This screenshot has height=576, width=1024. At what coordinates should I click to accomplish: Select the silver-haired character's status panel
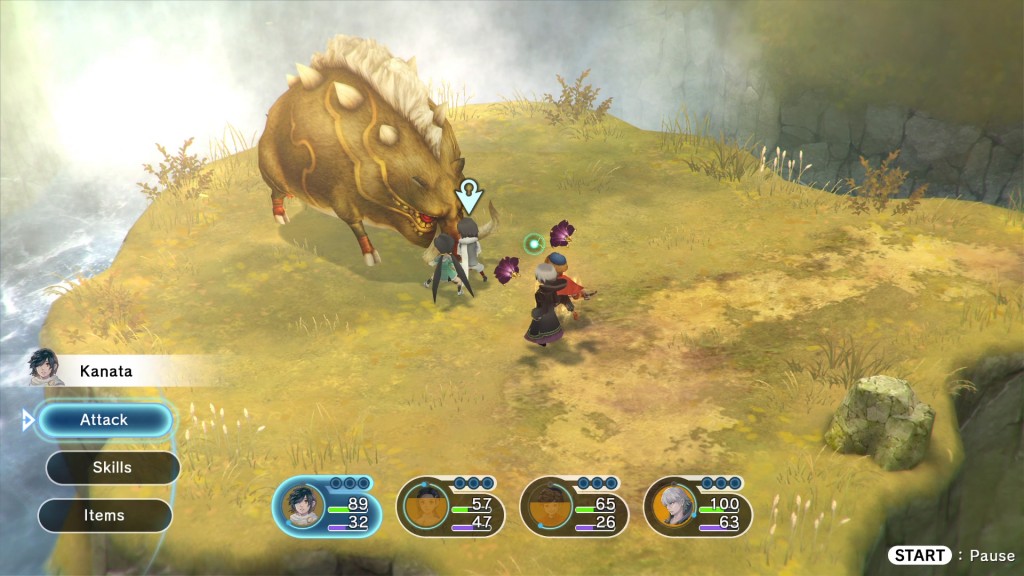[698, 506]
